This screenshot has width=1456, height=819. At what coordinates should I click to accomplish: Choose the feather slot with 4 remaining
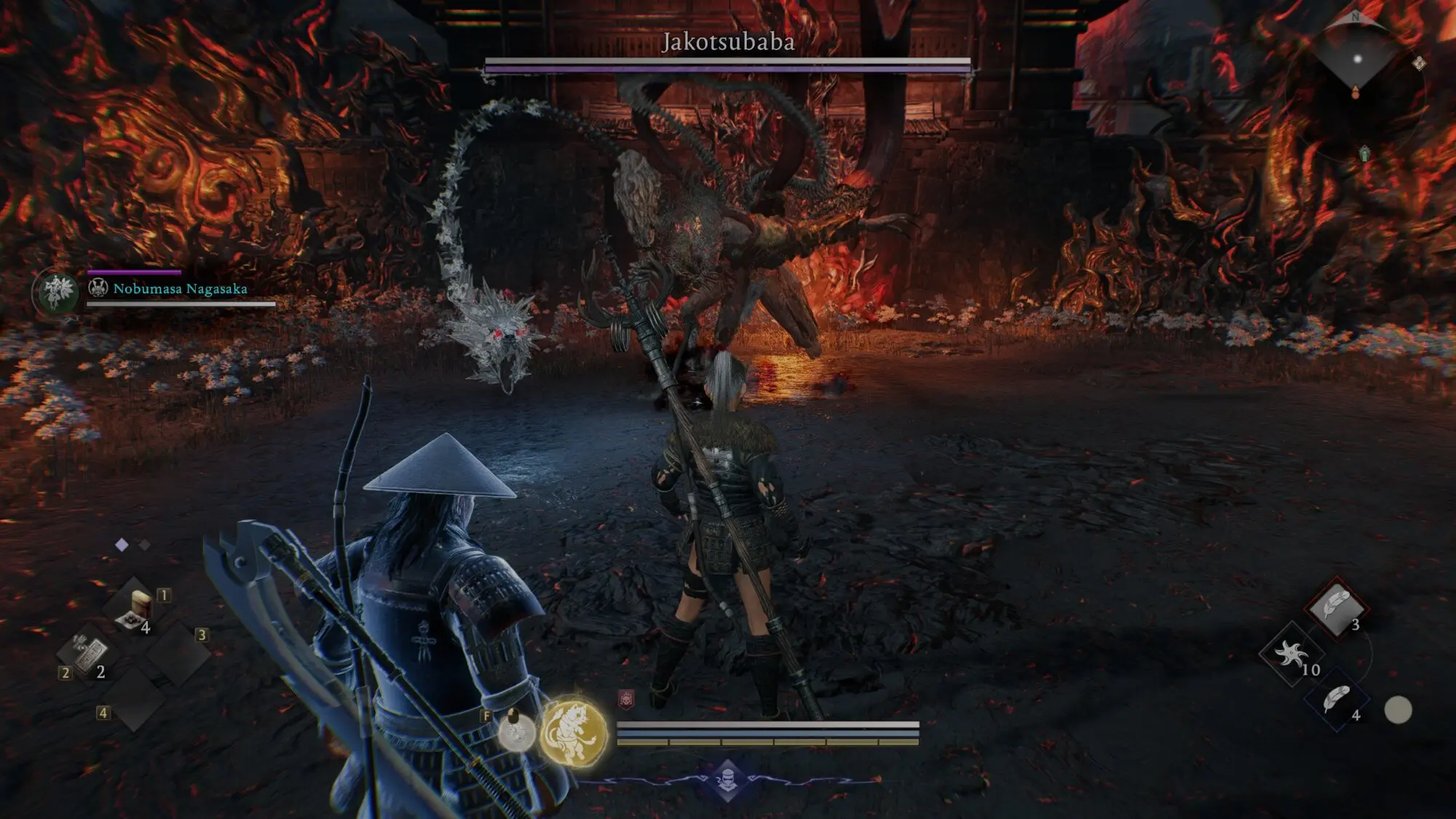tap(1336, 700)
